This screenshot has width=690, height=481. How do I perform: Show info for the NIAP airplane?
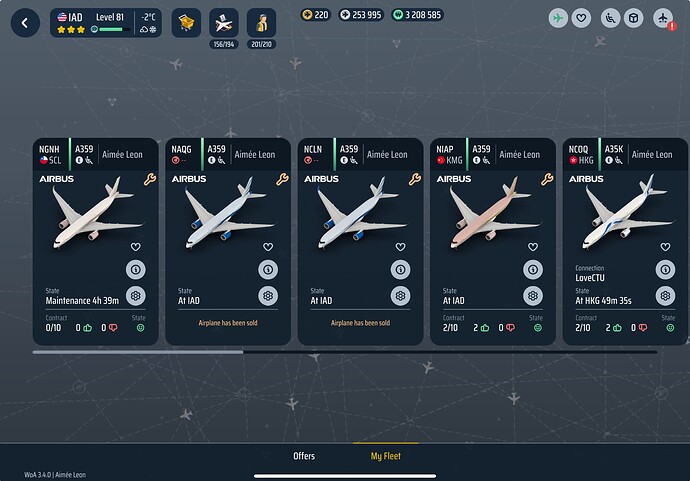coord(532,269)
